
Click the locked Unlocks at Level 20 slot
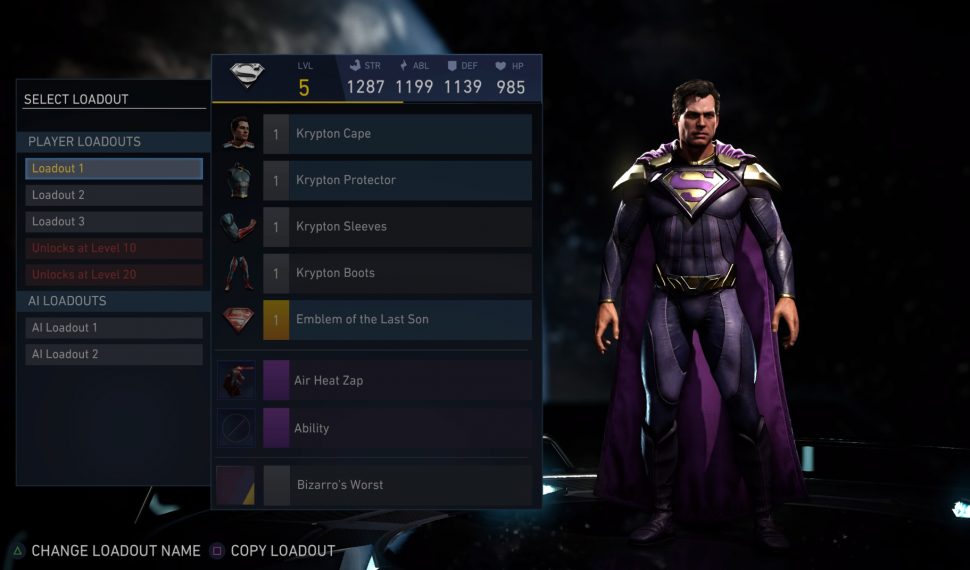114,275
